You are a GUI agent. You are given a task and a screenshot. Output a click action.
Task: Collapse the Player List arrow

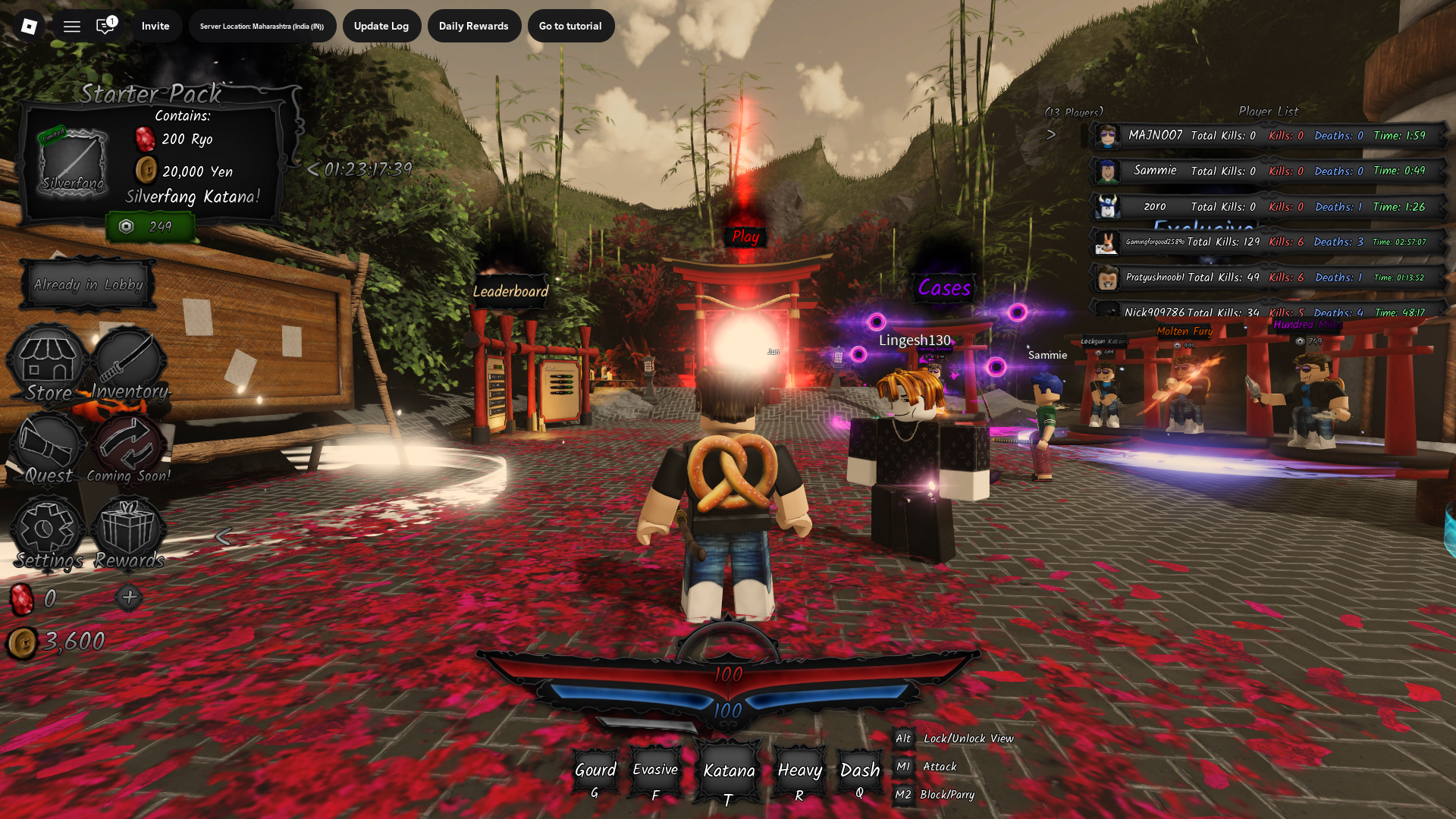click(x=1051, y=135)
